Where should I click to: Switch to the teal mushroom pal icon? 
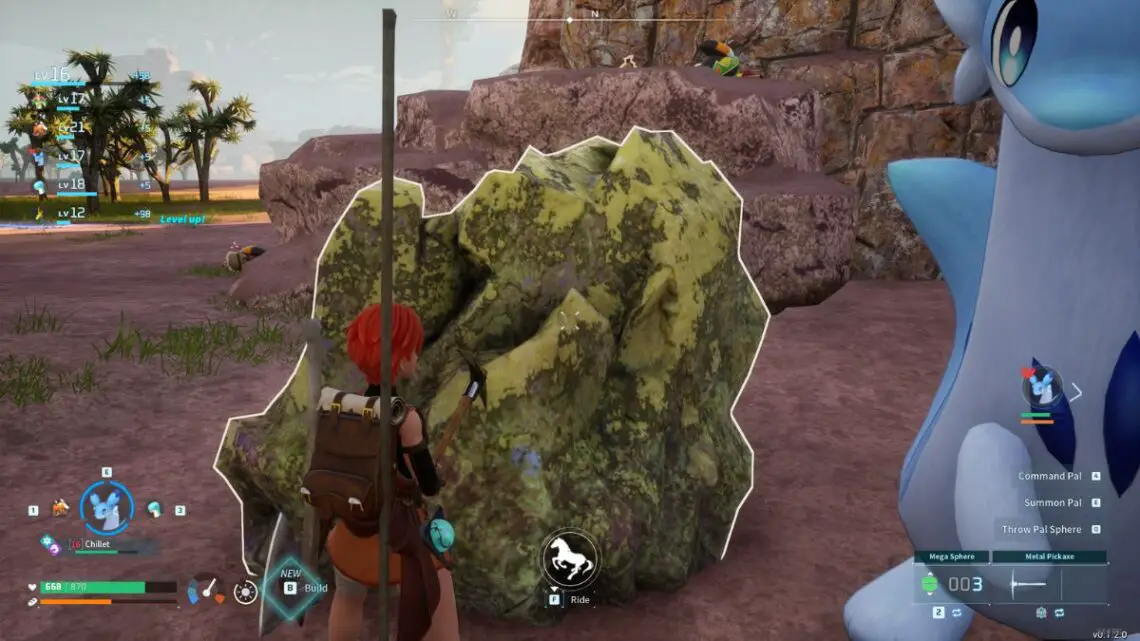pyautogui.click(x=154, y=509)
